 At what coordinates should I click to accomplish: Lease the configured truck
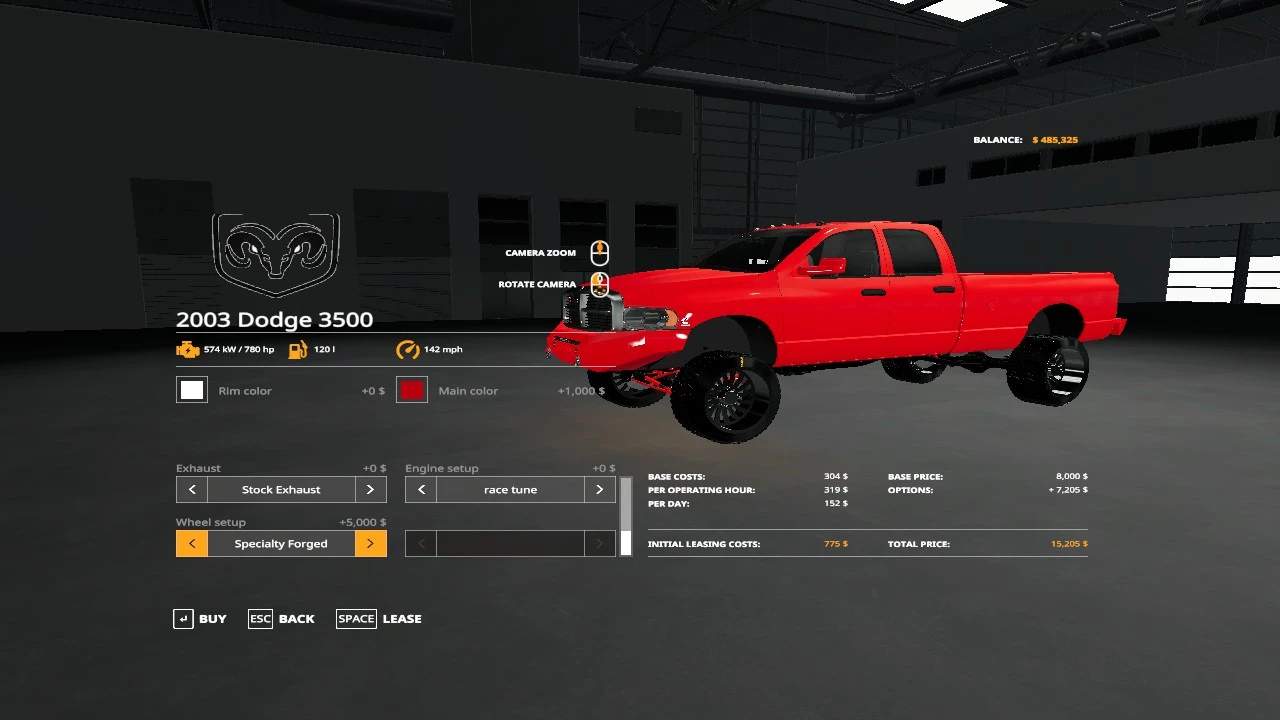coord(379,619)
